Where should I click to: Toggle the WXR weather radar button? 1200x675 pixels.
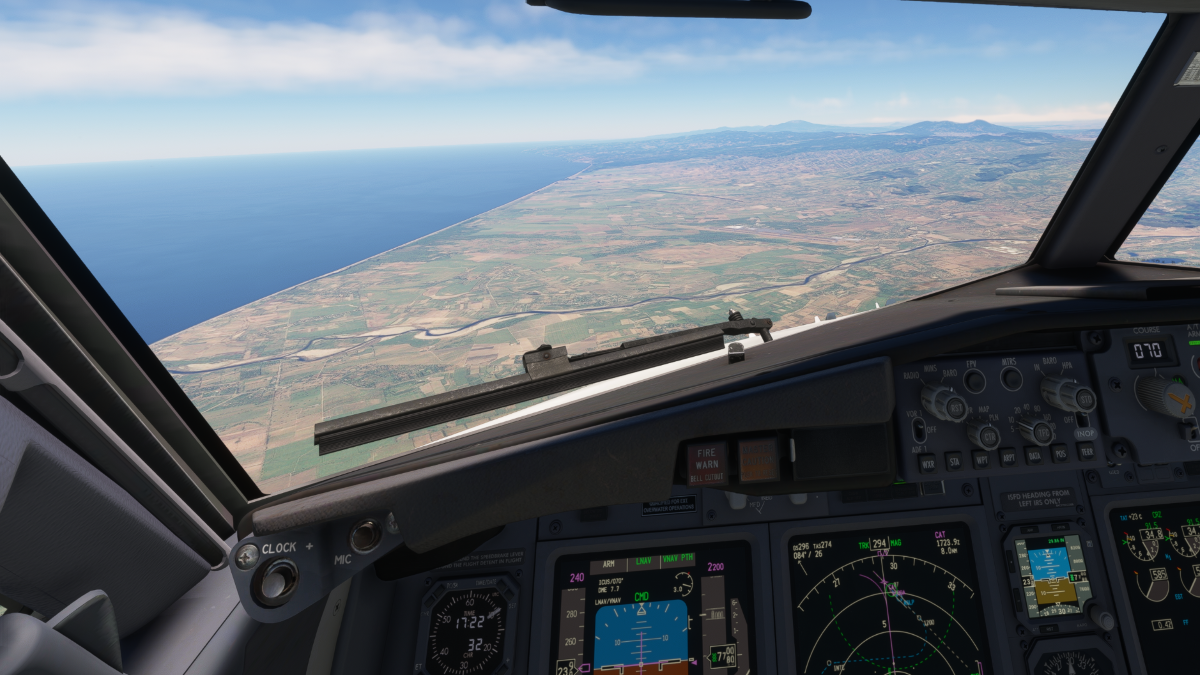(927, 464)
